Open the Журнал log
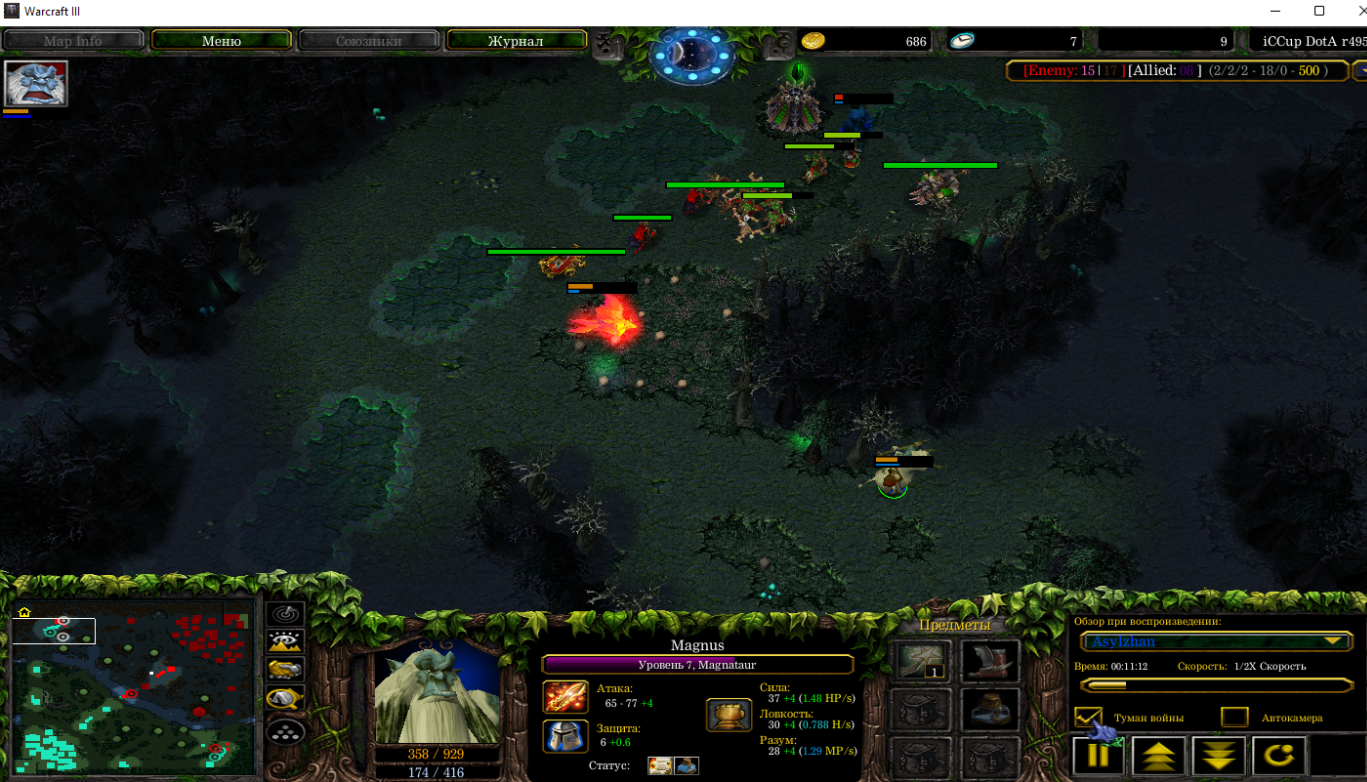This screenshot has width=1367, height=782. click(515, 41)
